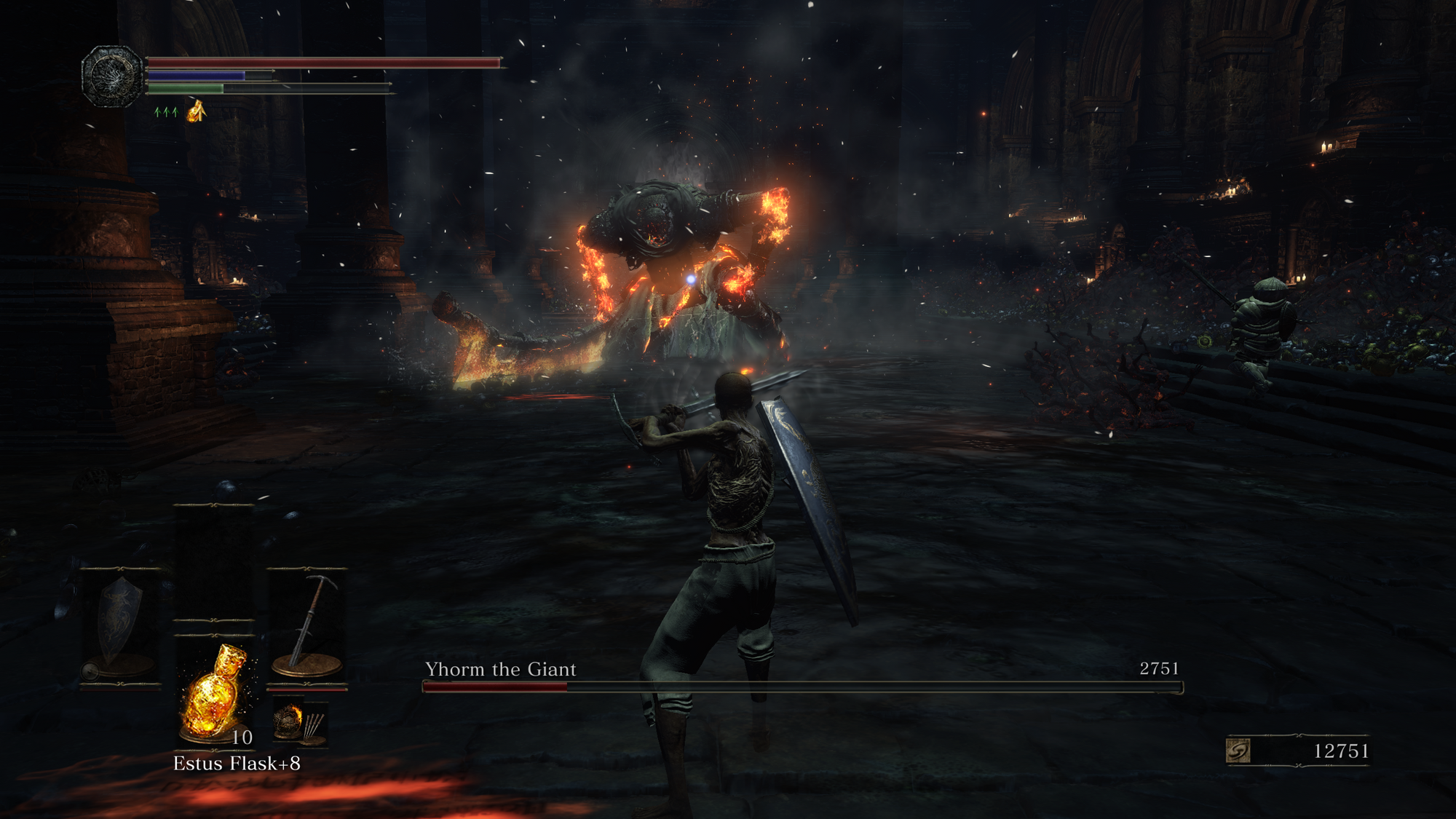The width and height of the screenshot is (1456, 819).
Task: Click the octagonal covenant emblem
Action: (111, 76)
